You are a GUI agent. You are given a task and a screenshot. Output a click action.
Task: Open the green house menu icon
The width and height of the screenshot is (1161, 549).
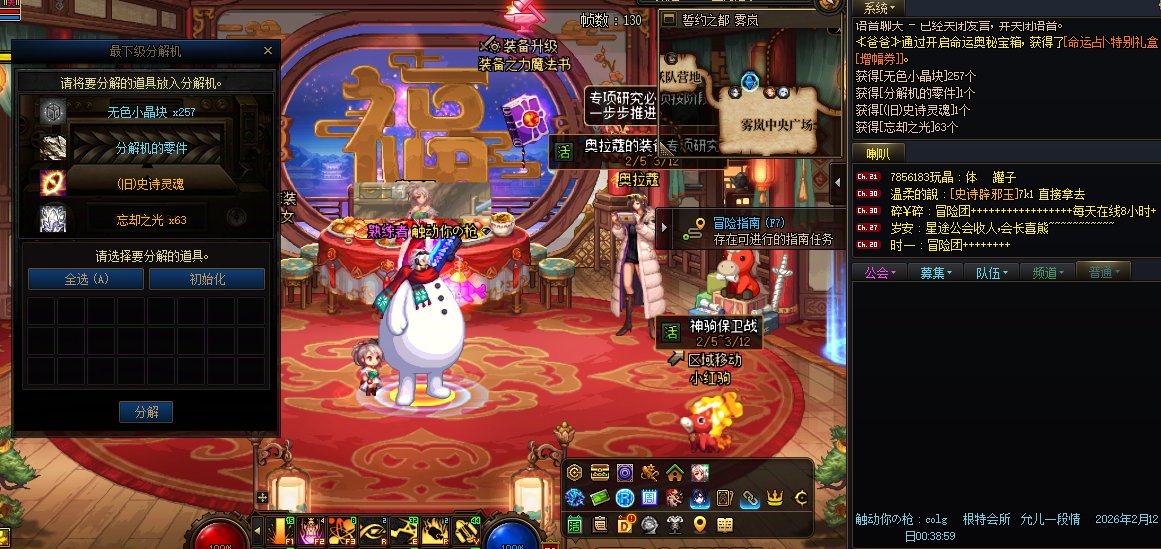pos(675,472)
